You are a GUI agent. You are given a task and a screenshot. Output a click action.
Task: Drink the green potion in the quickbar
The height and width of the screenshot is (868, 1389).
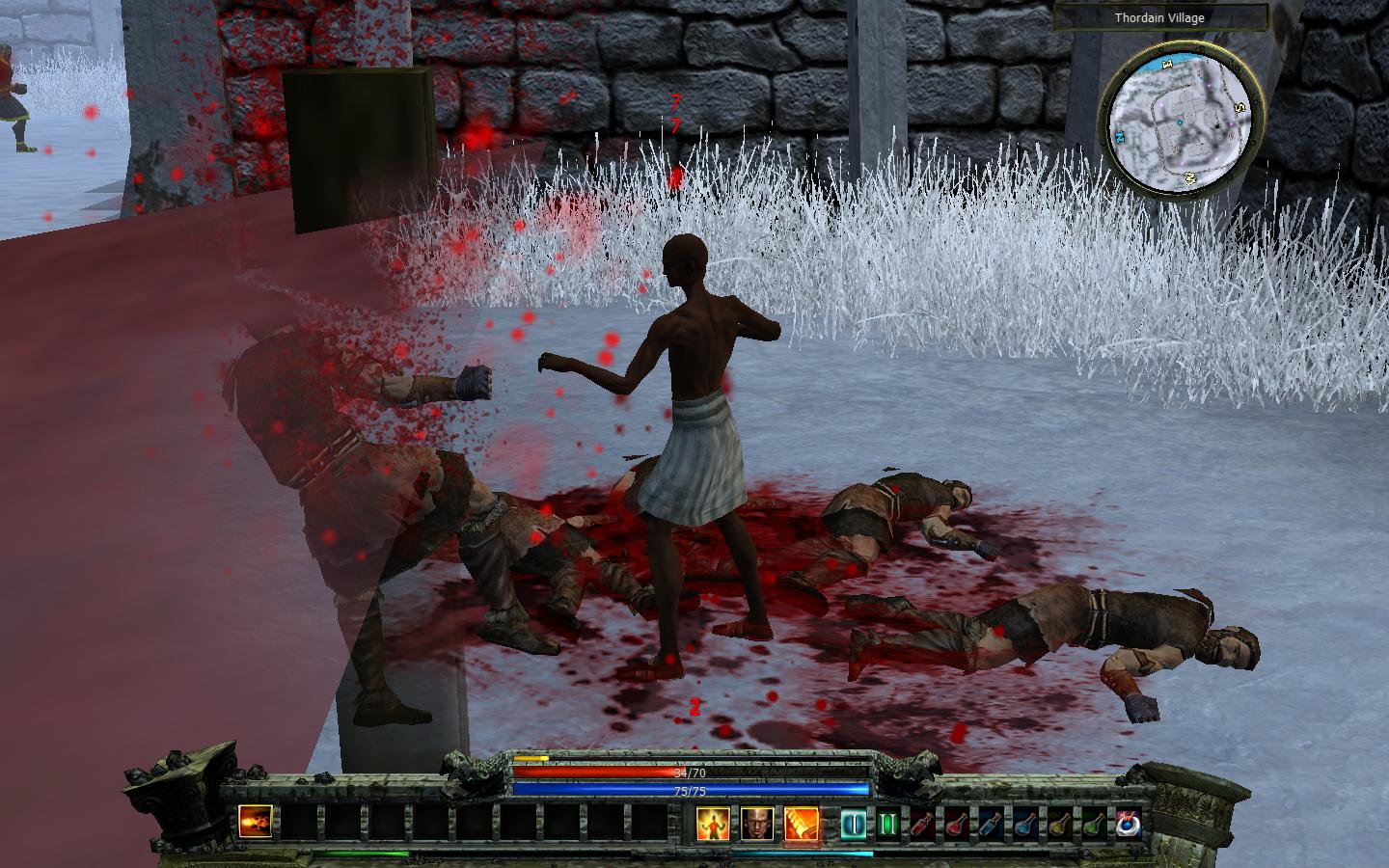point(1093,824)
